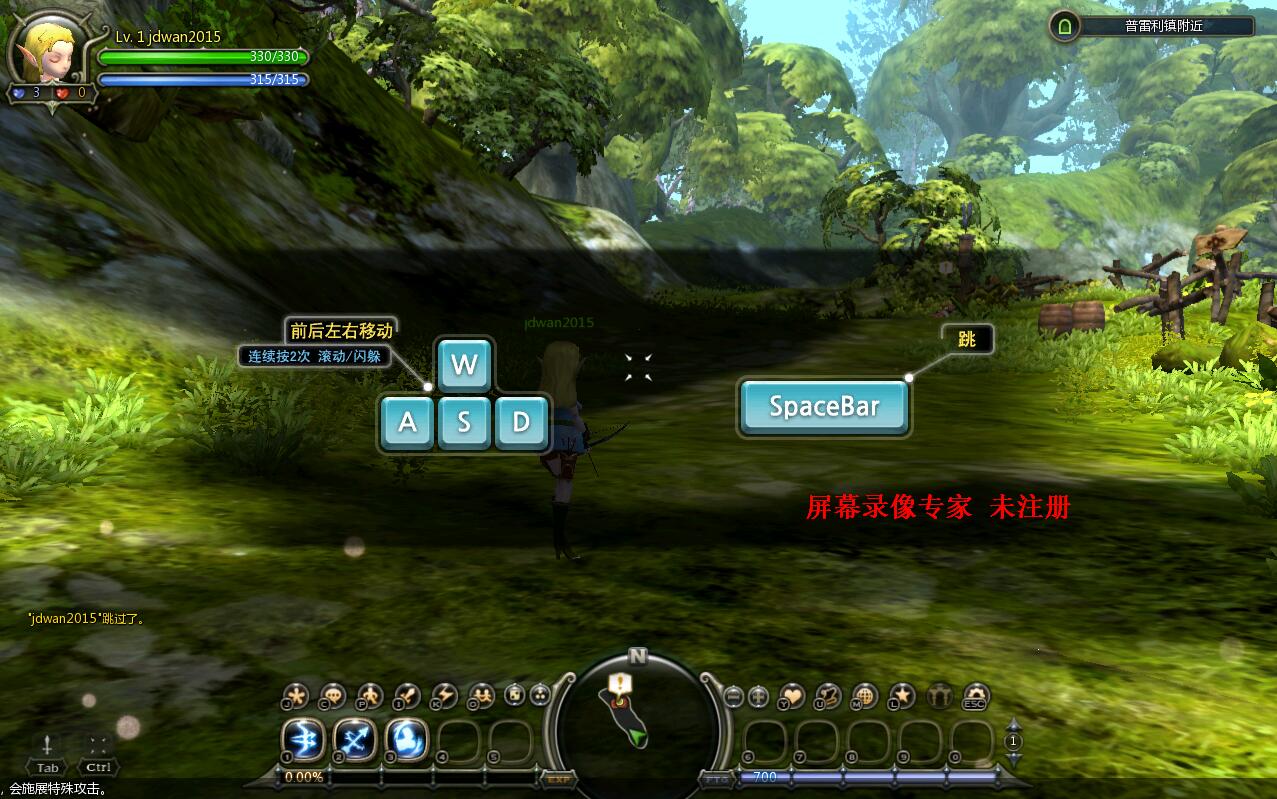Screen dimensions: 1277x799
Task: Open the menu with the asterisk icon (J)
Action: 296,695
